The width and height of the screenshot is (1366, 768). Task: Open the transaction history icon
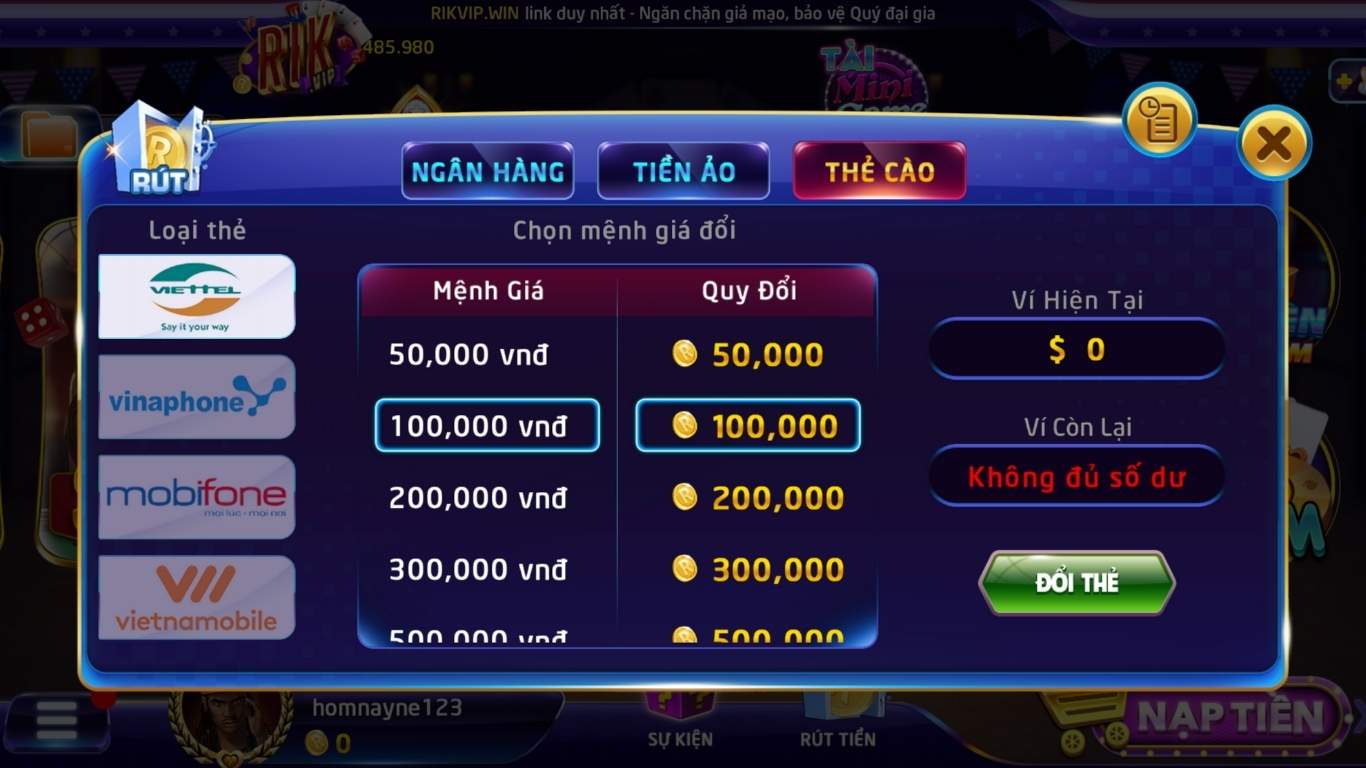(1158, 120)
